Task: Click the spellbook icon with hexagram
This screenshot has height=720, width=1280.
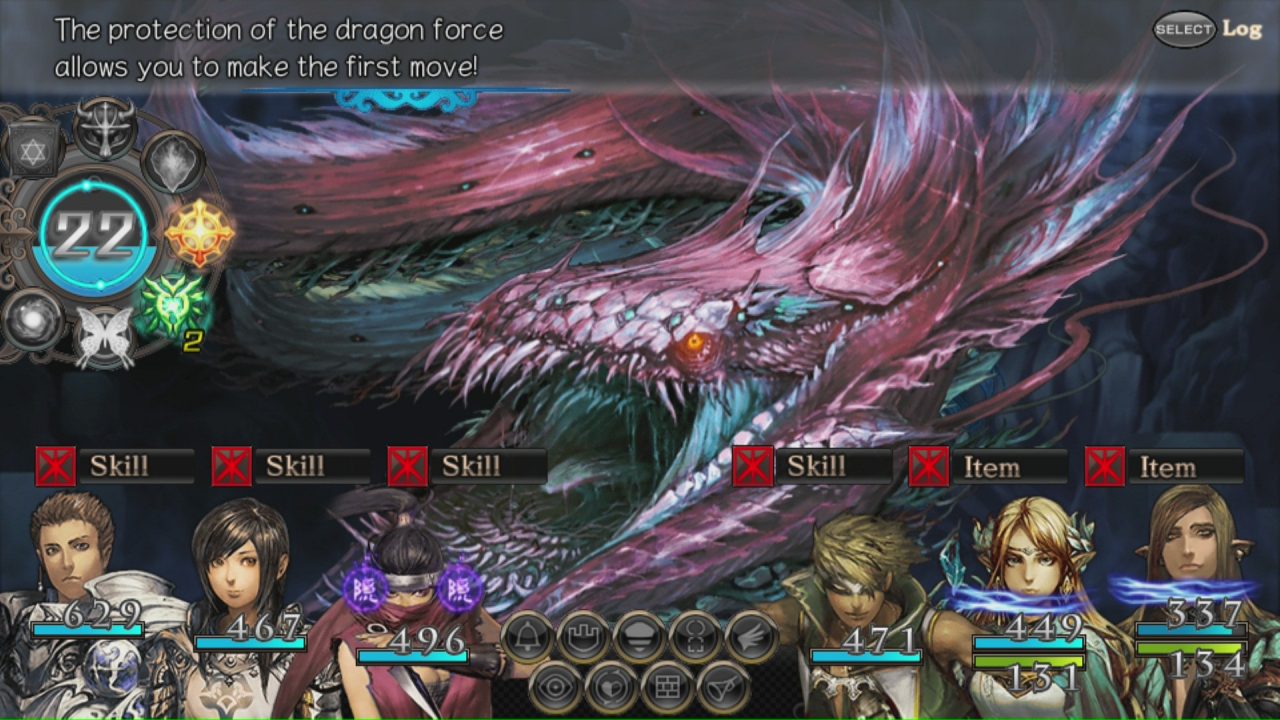Action: point(31,150)
